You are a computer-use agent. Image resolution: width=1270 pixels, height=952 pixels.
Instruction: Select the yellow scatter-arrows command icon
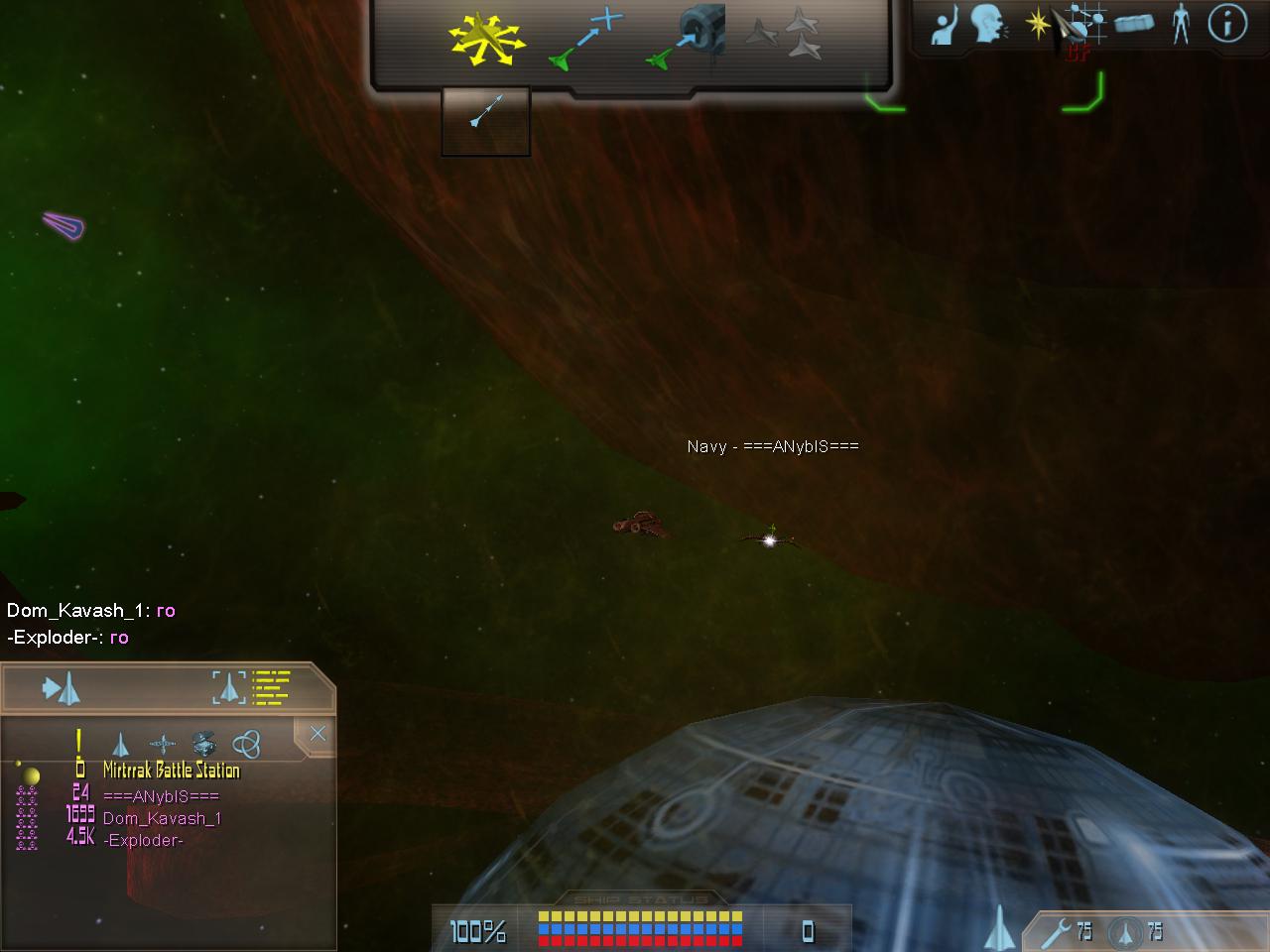485,39
